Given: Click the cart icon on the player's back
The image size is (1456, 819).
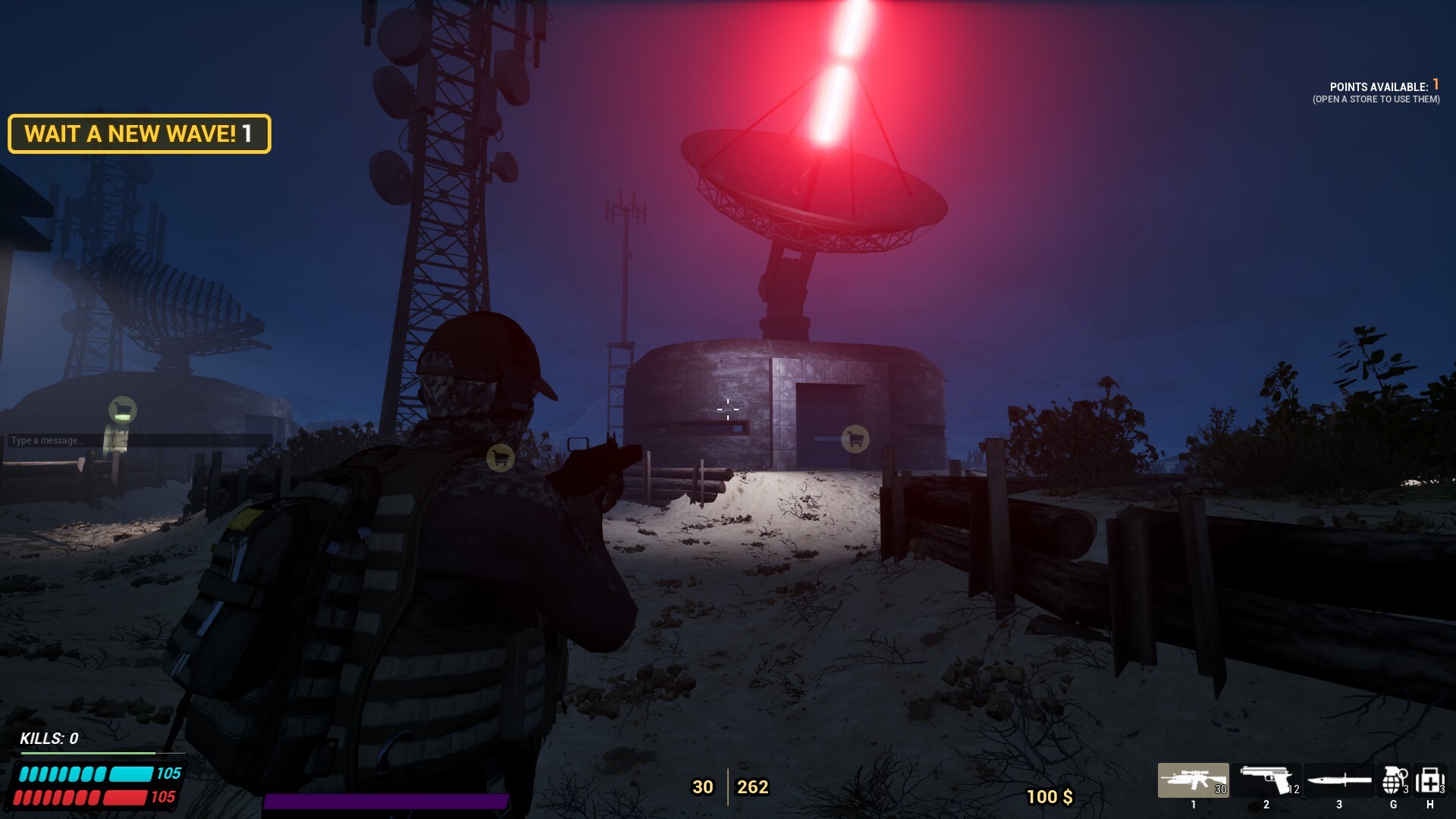Looking at the screenshot, I should click(x=500, y=458).
